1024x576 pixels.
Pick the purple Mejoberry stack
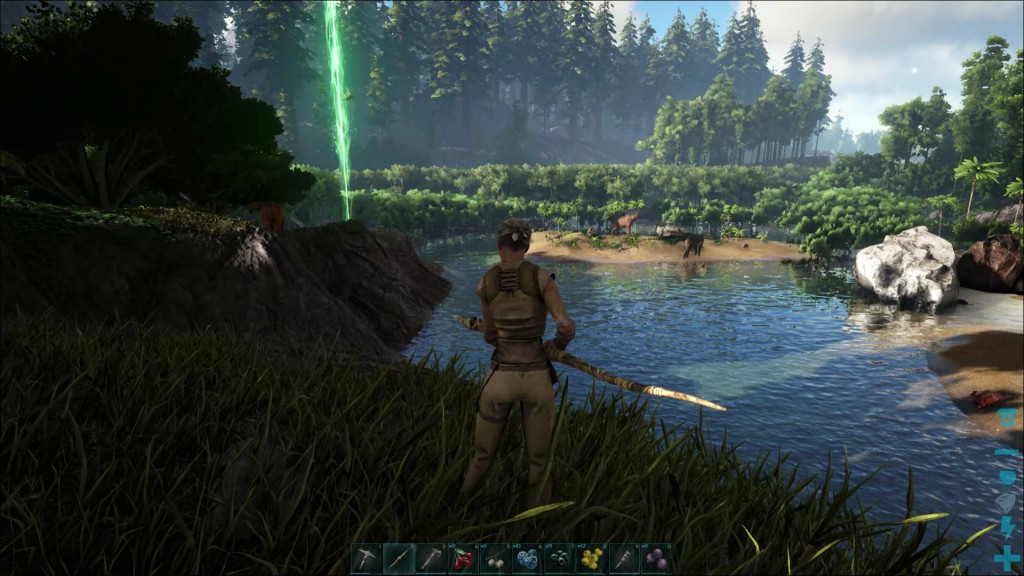[656, 559]
